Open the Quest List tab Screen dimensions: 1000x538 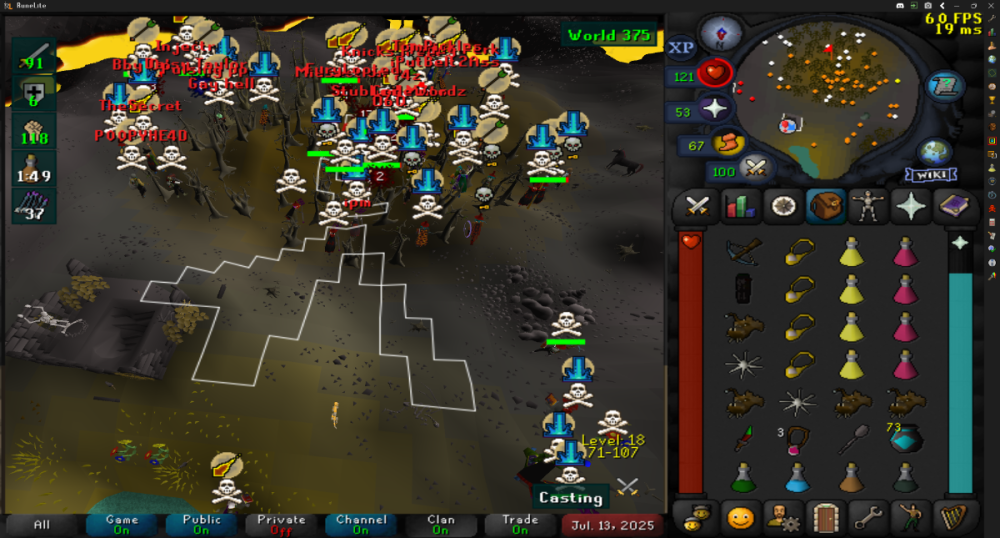782,207
